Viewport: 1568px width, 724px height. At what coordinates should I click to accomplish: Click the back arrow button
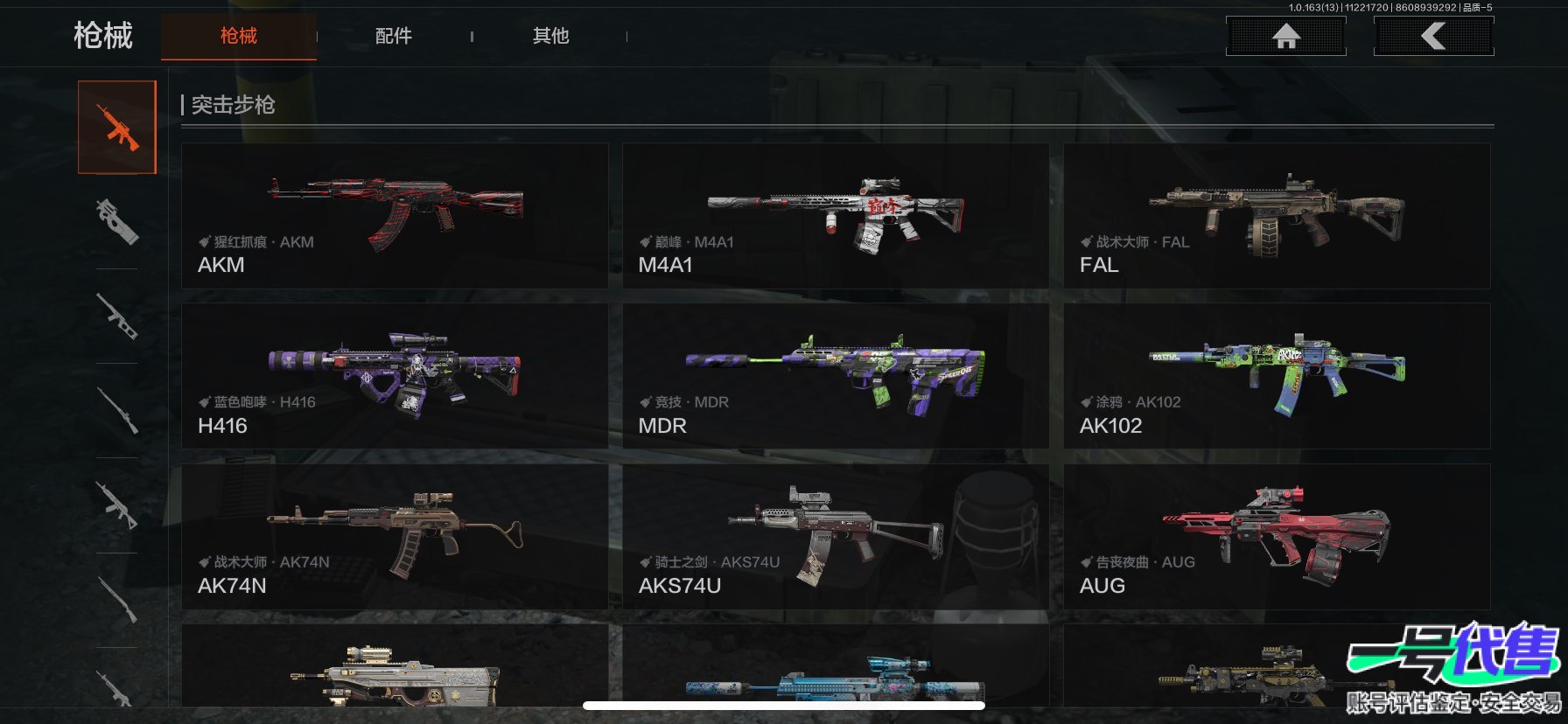tap(1433, 36)
